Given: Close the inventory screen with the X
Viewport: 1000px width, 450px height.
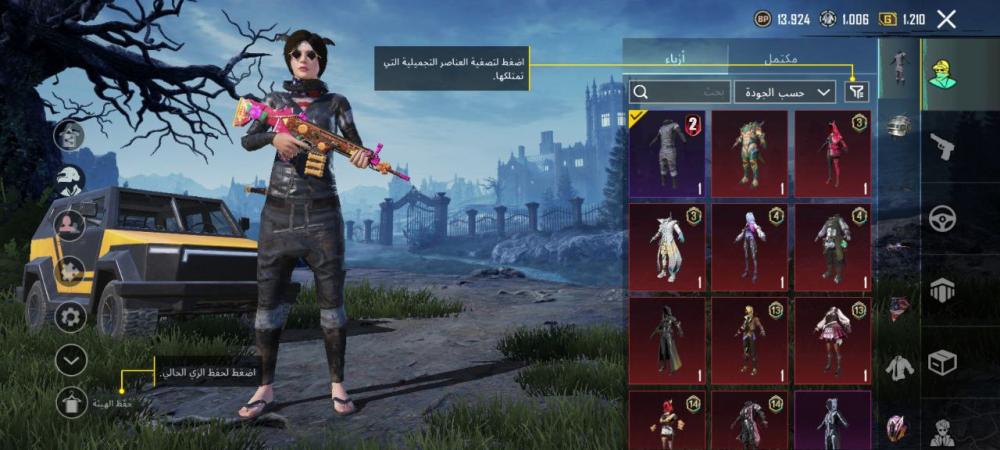Looking at the screenshot, I should [x=946, y=18].
